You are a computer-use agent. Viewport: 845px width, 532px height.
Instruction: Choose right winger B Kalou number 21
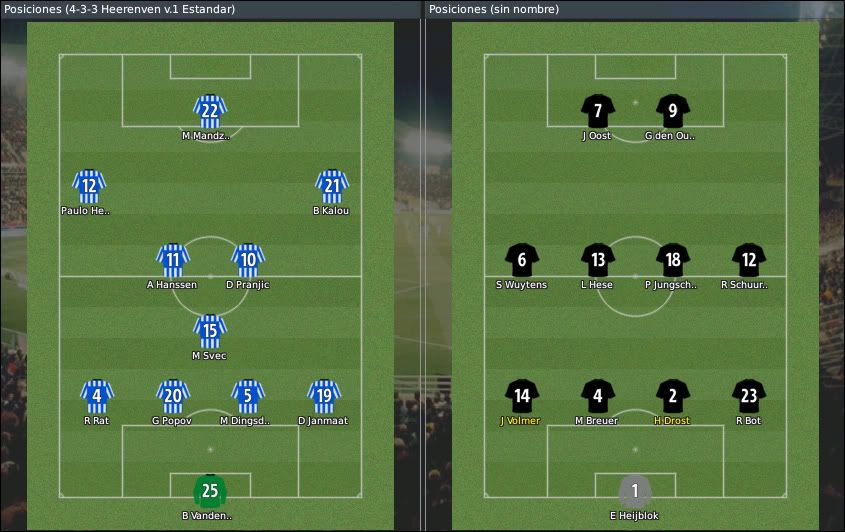331,186
